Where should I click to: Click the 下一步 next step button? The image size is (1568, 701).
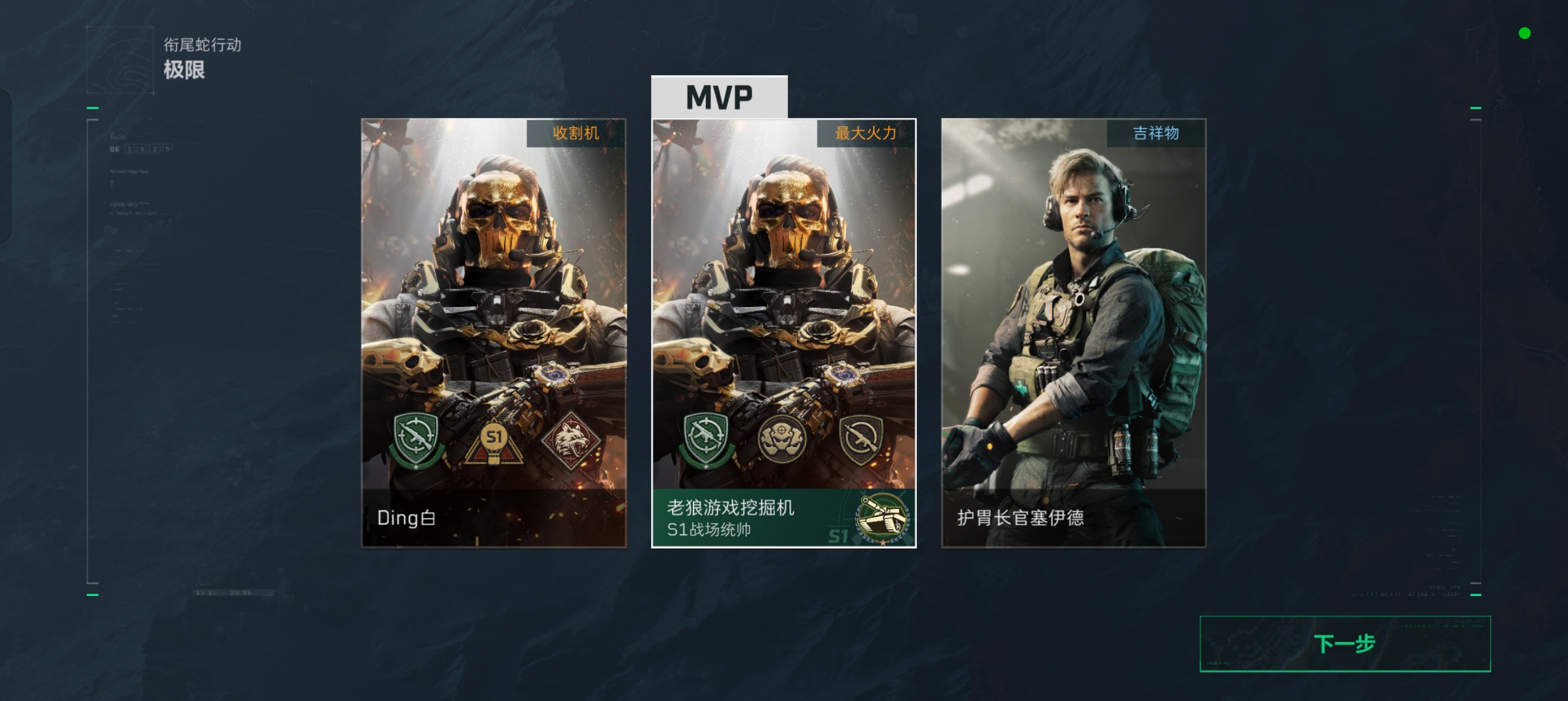pyautogui.click(x=1344, y=643)
